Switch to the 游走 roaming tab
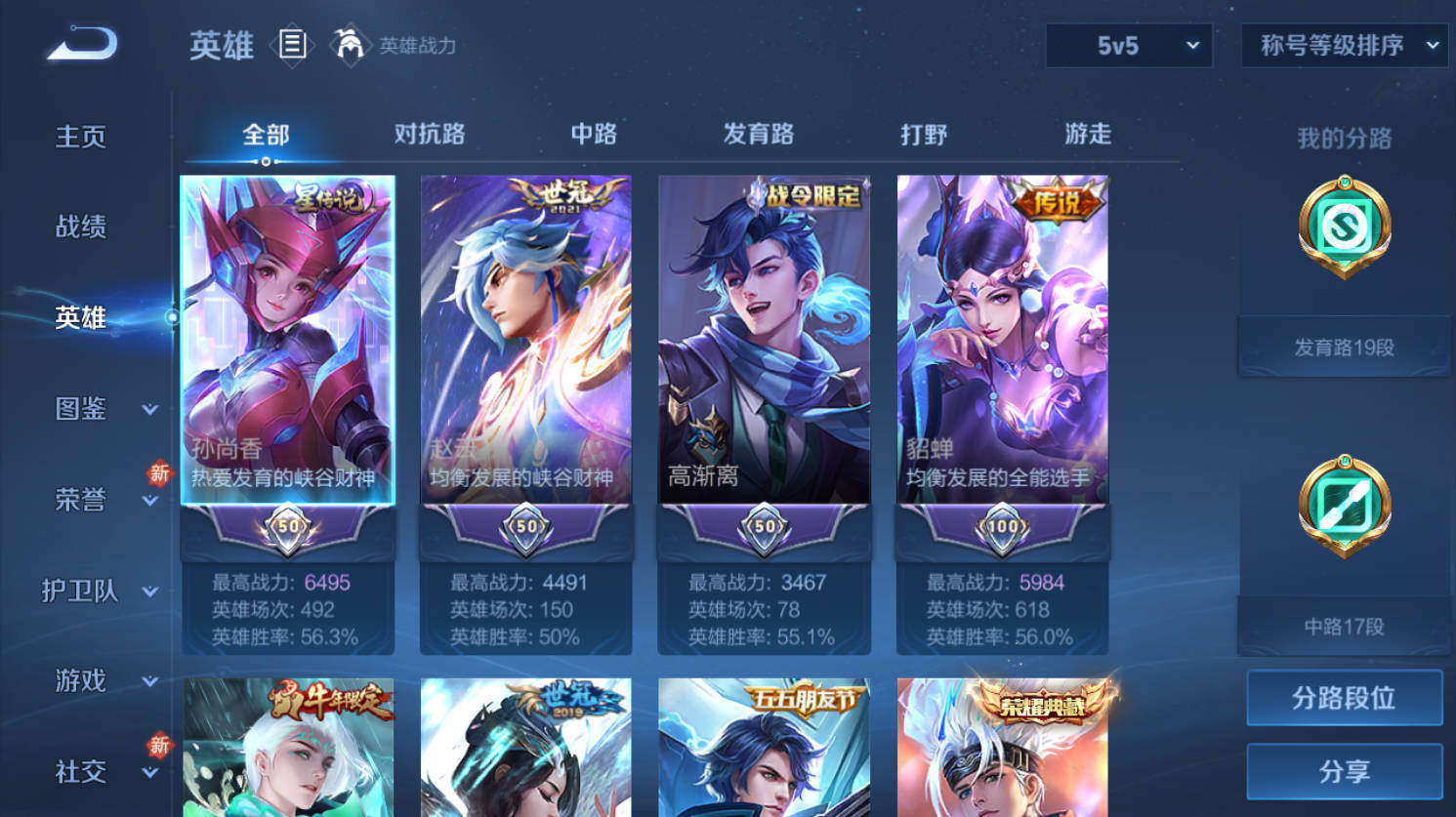Image resolution: width=1456 pixels, height=817 pixels. point(1088,134)
